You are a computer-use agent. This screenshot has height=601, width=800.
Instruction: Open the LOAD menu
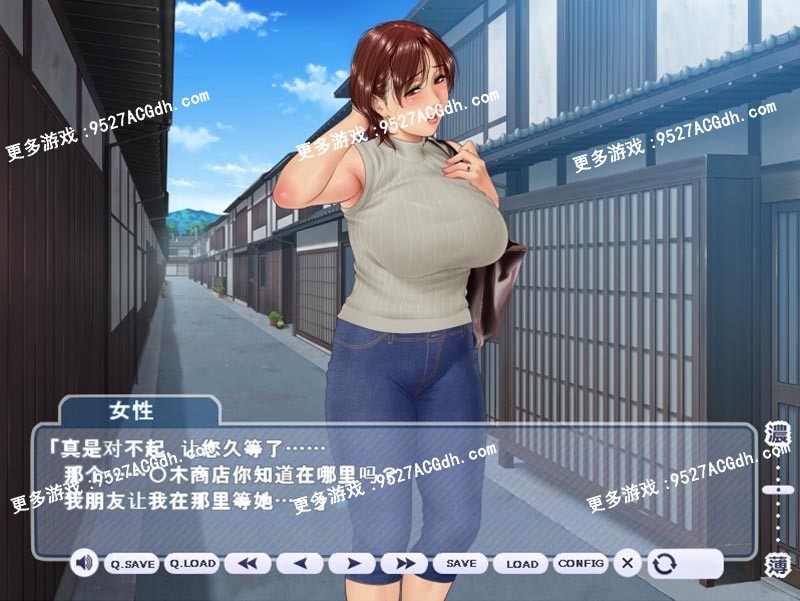pyautogui.click(x=521, y=564)
